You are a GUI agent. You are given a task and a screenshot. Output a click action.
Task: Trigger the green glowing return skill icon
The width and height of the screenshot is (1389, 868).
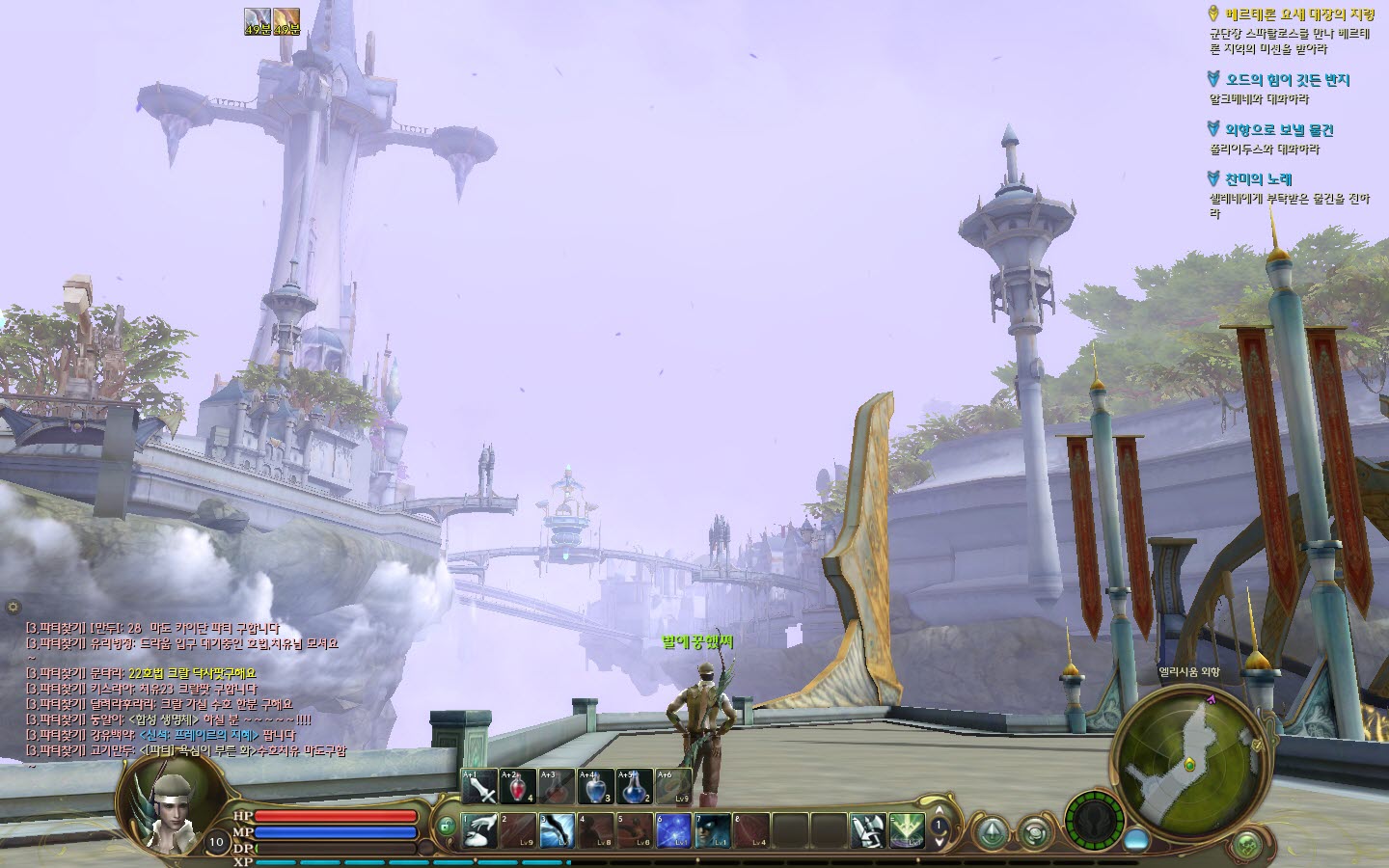coord(906,830)
